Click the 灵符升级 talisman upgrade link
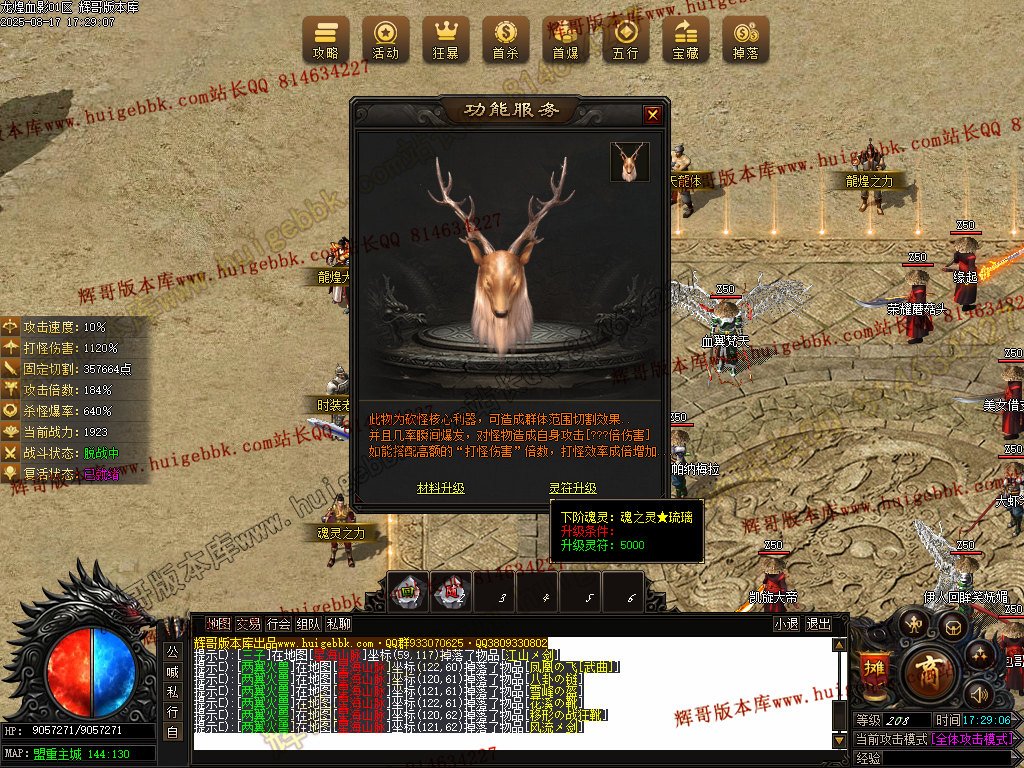This screenshot has width=1024, height=768. pyautogui.click(x=573, y=488)
